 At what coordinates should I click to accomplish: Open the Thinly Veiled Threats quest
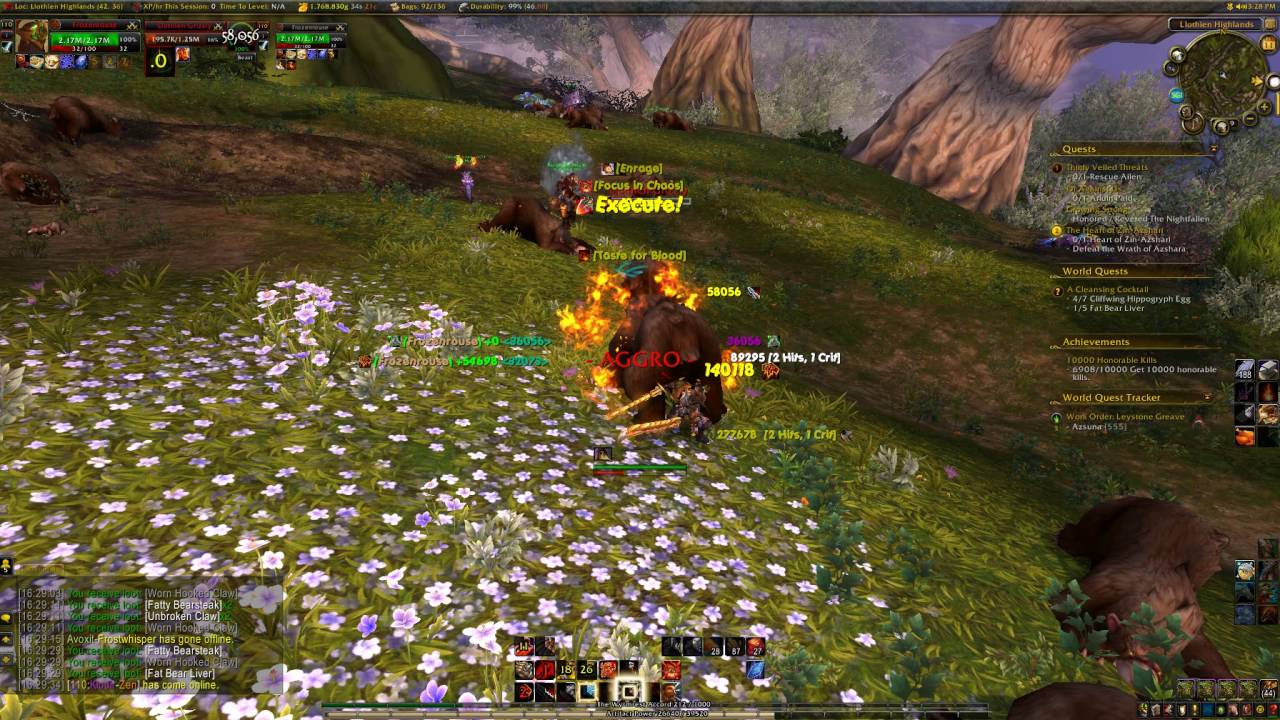[x=1106, y=167]
